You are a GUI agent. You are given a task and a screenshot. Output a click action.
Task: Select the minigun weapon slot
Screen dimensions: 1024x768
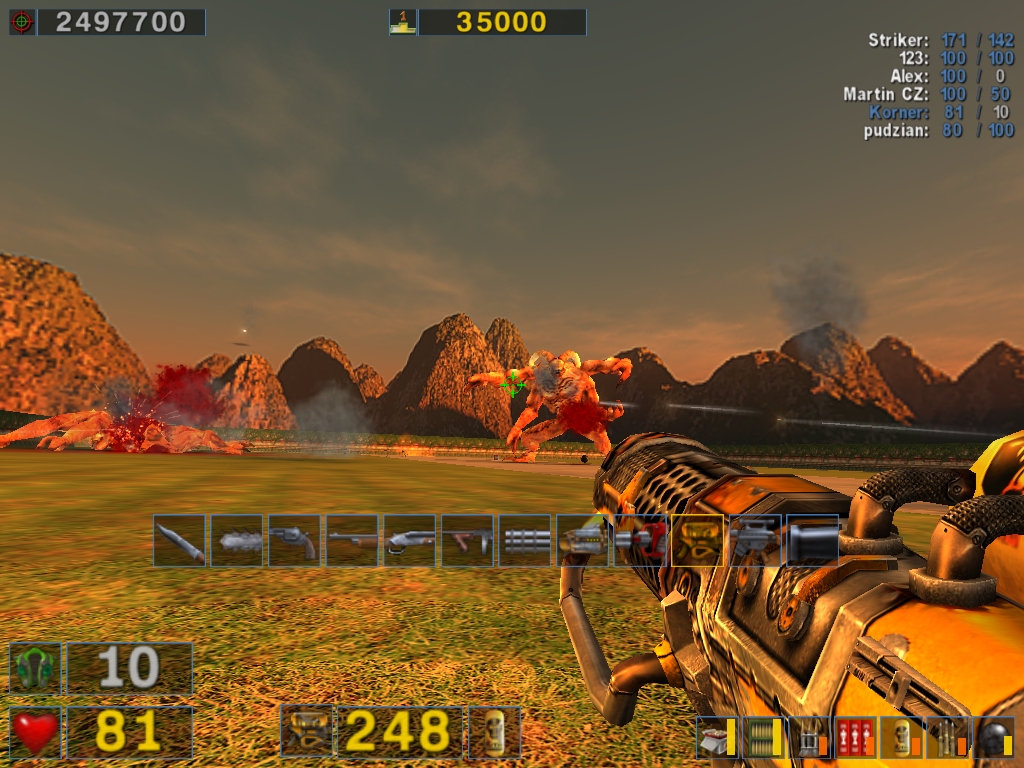(526, 541)
